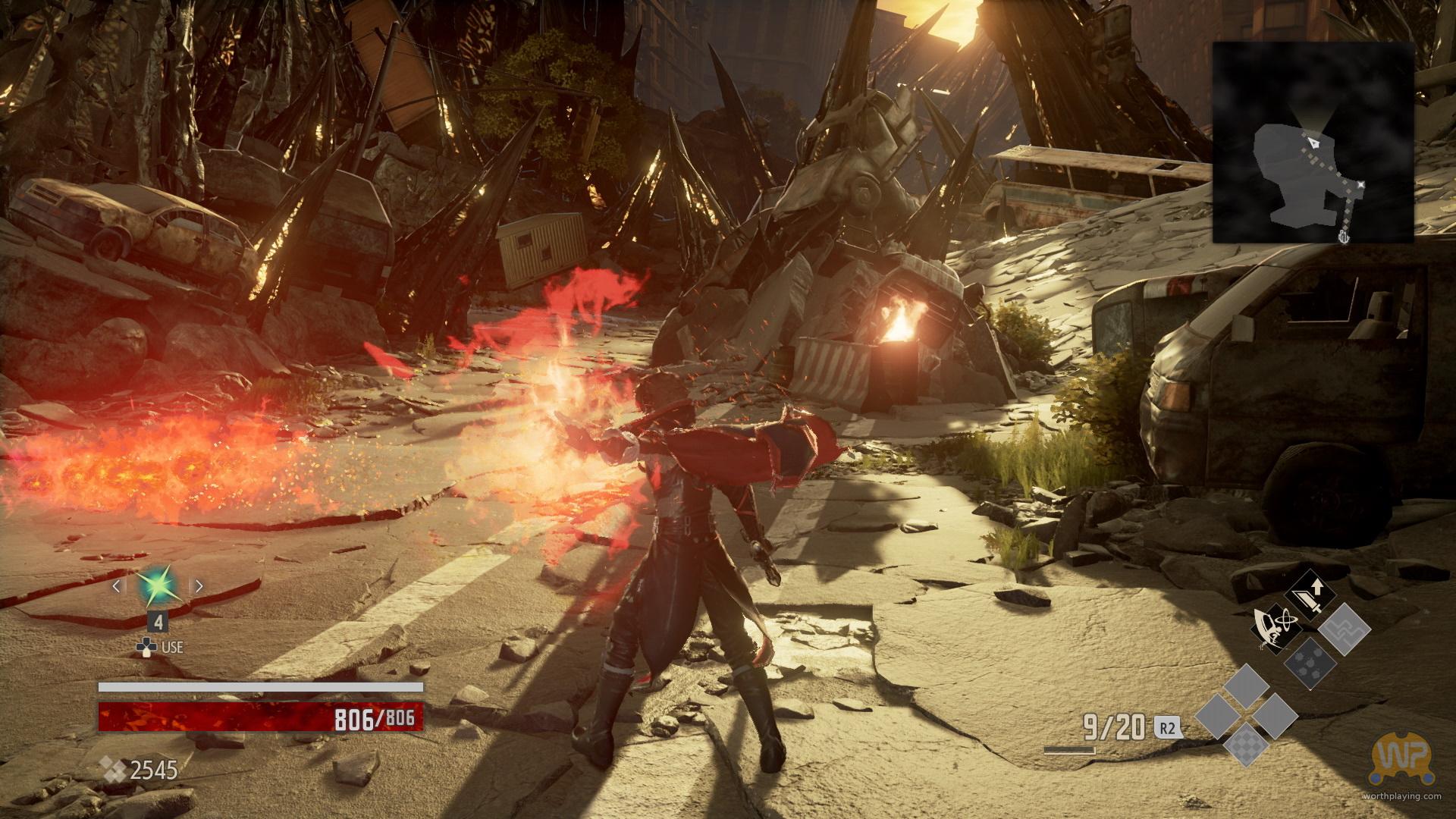Open the minimap
Screen dimensions: 1456x819
tap(1313, 143)
